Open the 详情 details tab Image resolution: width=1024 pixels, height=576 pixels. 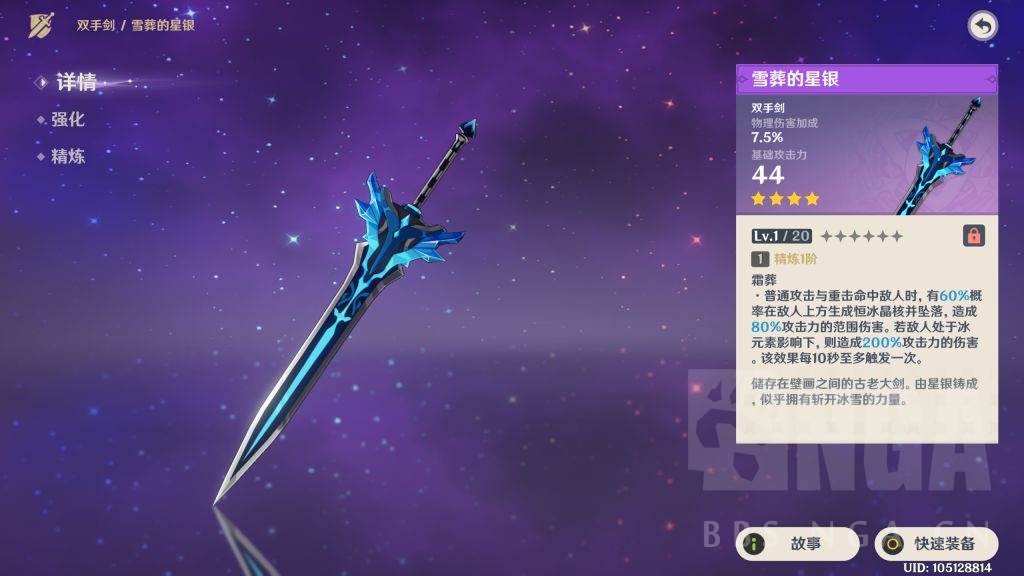[75, 82]
